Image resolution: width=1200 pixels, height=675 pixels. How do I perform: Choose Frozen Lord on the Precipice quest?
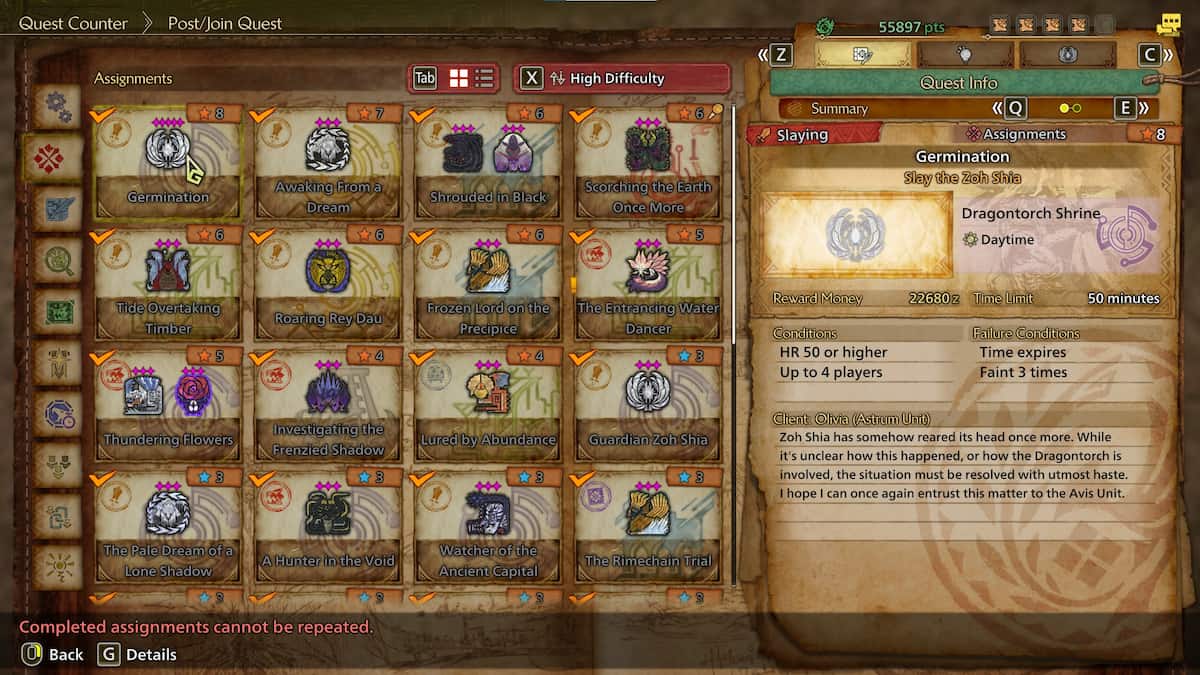coord(488,284)
